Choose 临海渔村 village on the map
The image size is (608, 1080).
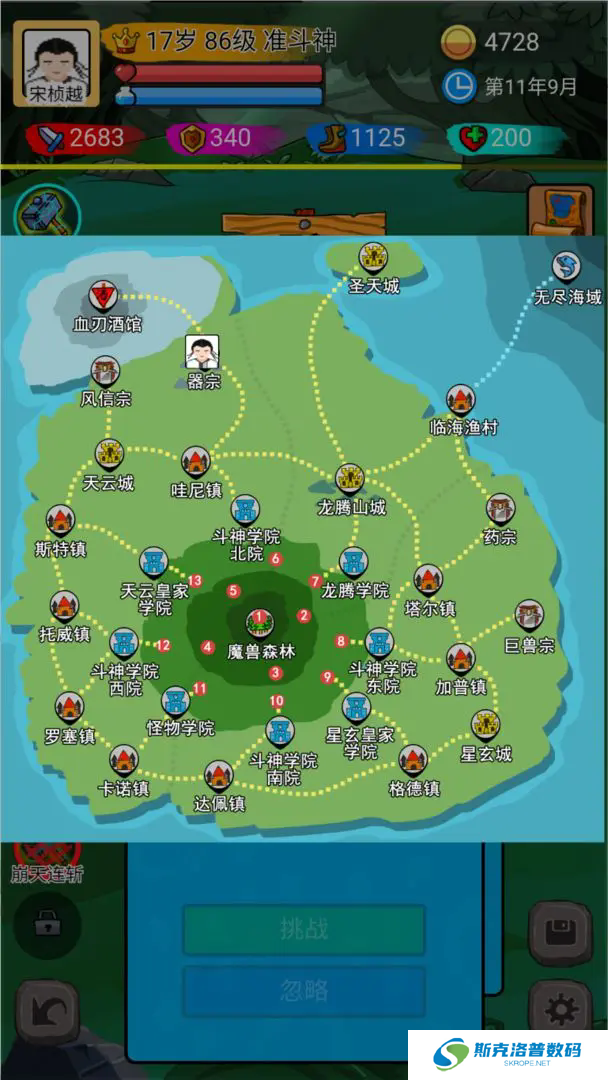[461, 401]
